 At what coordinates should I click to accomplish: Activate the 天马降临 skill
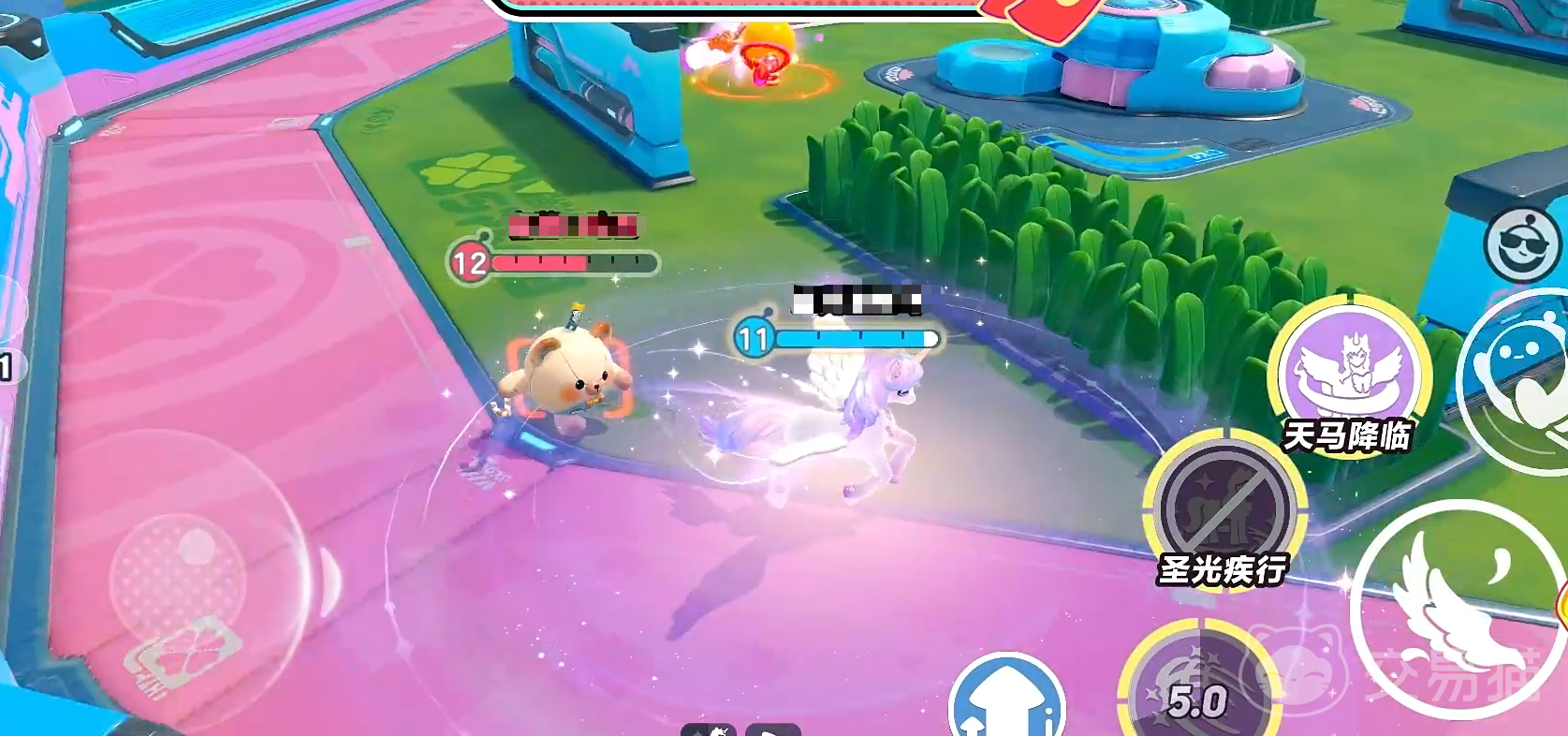coord(1349,370)
